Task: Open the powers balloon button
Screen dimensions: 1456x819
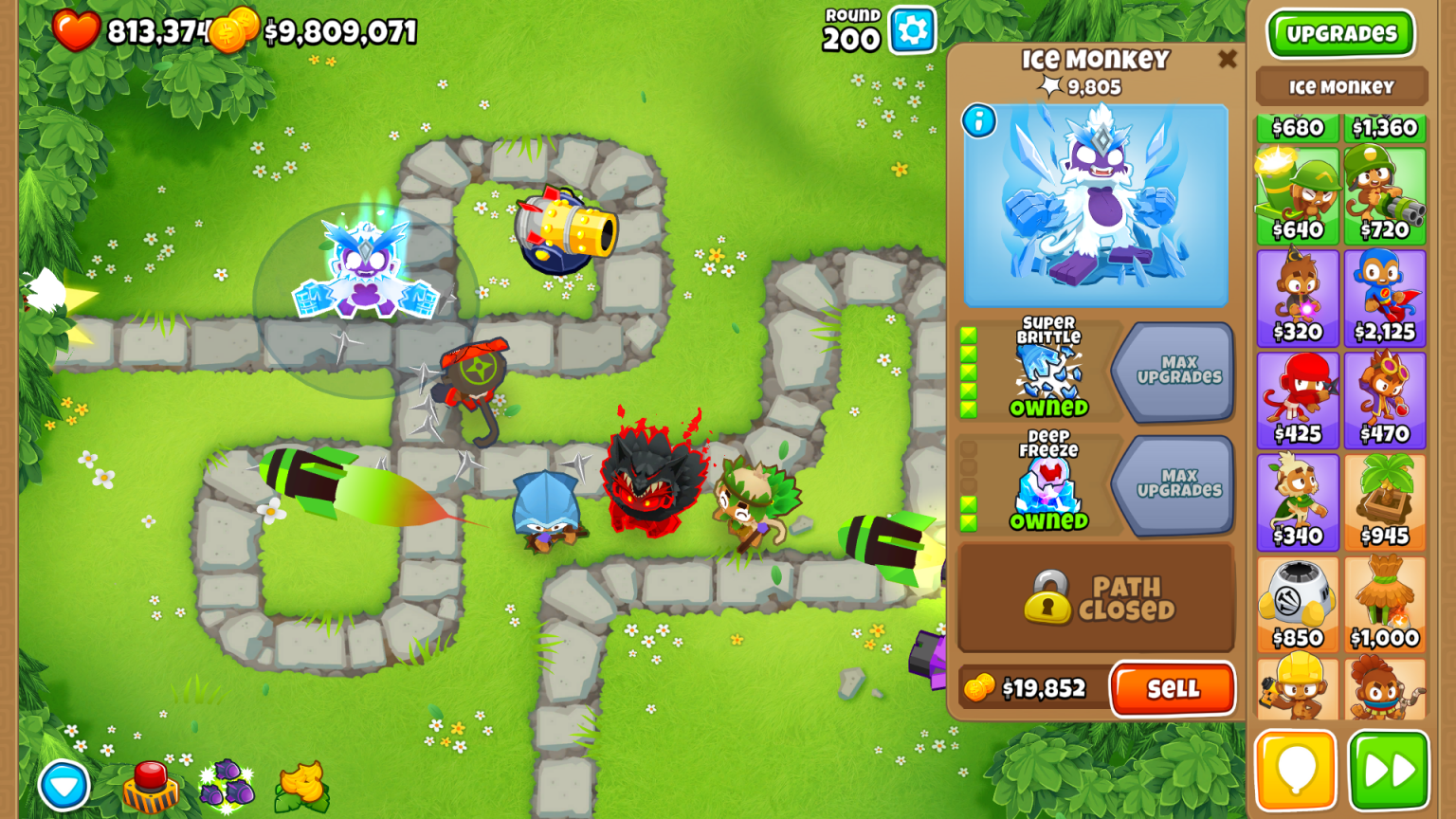Action: 1297,770
